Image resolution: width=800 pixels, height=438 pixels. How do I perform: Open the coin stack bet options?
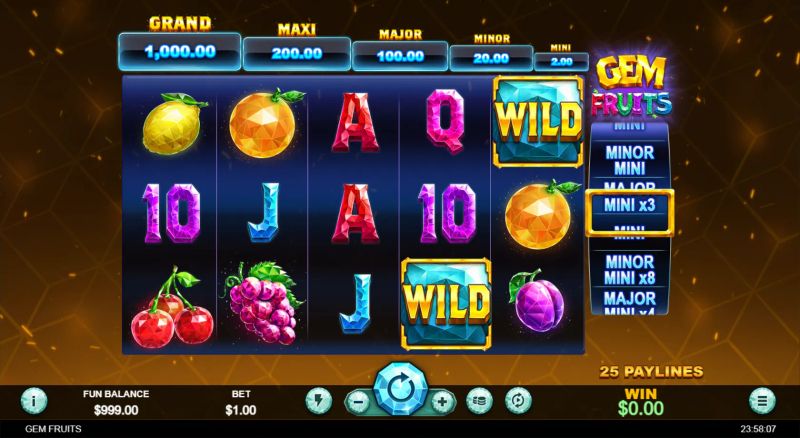point(480,401)
